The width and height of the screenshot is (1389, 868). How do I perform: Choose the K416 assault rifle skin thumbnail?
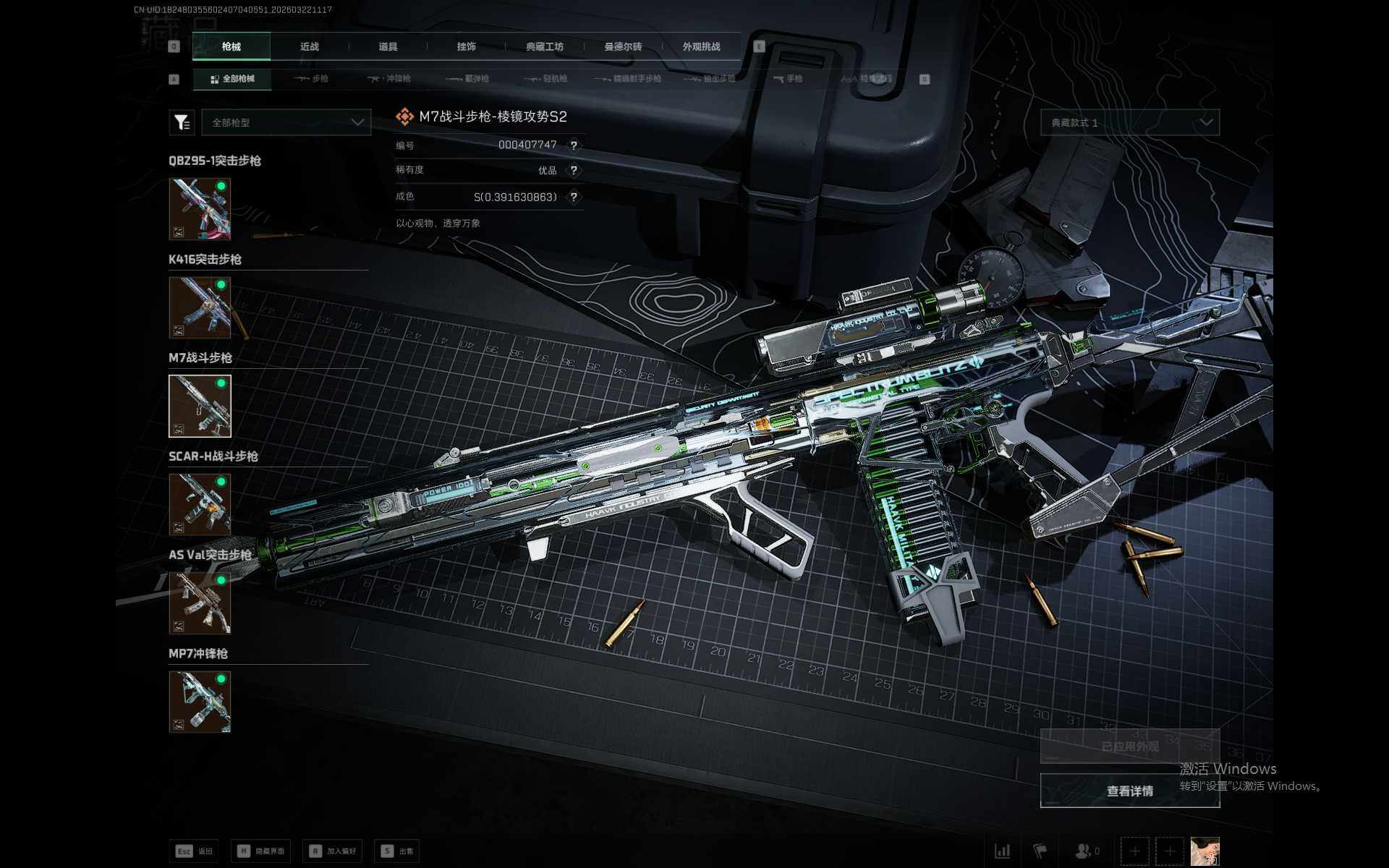pos(200,307)
